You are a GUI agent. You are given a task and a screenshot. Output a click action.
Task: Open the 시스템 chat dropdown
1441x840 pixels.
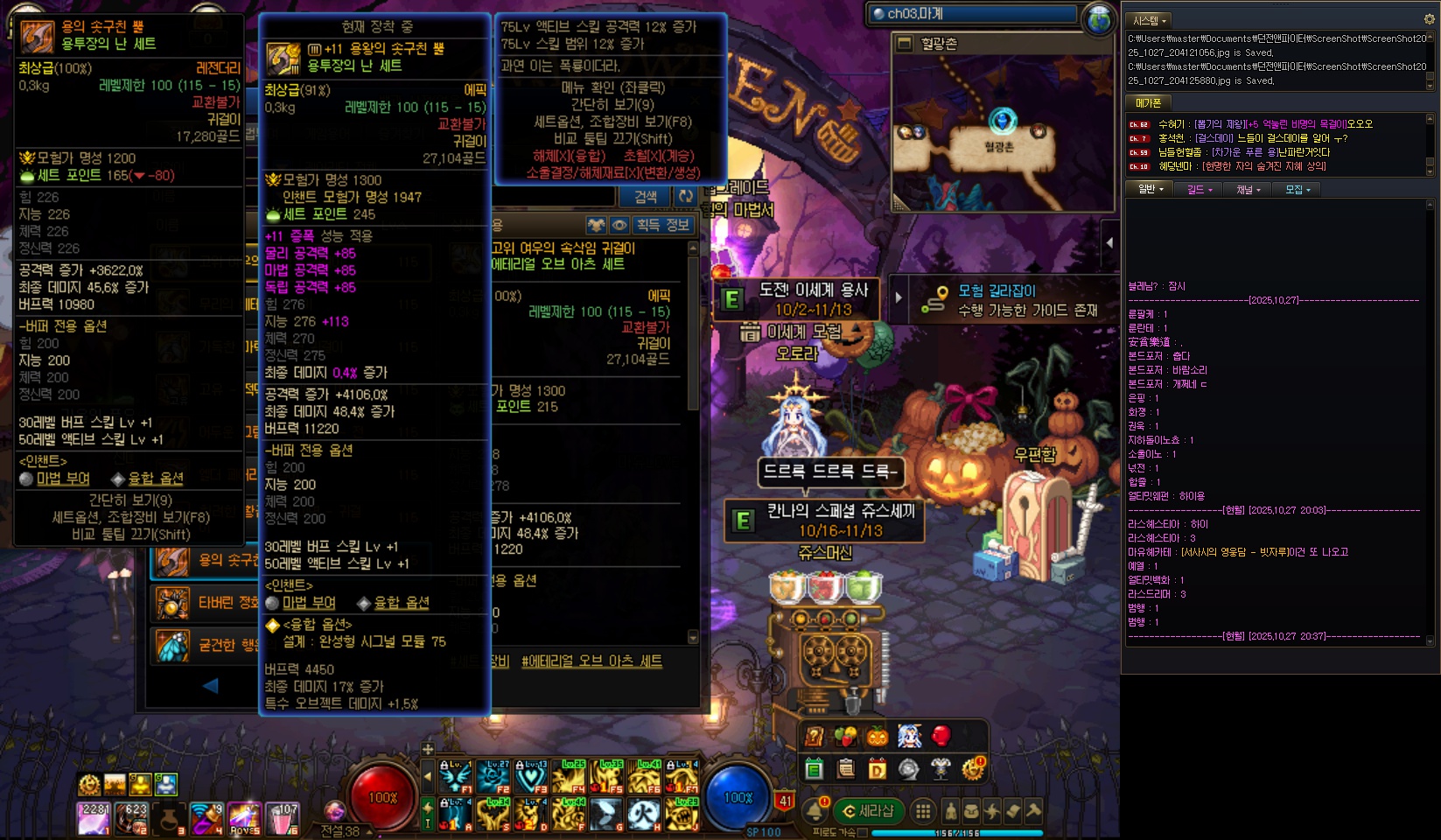[x=1150, y=20]
